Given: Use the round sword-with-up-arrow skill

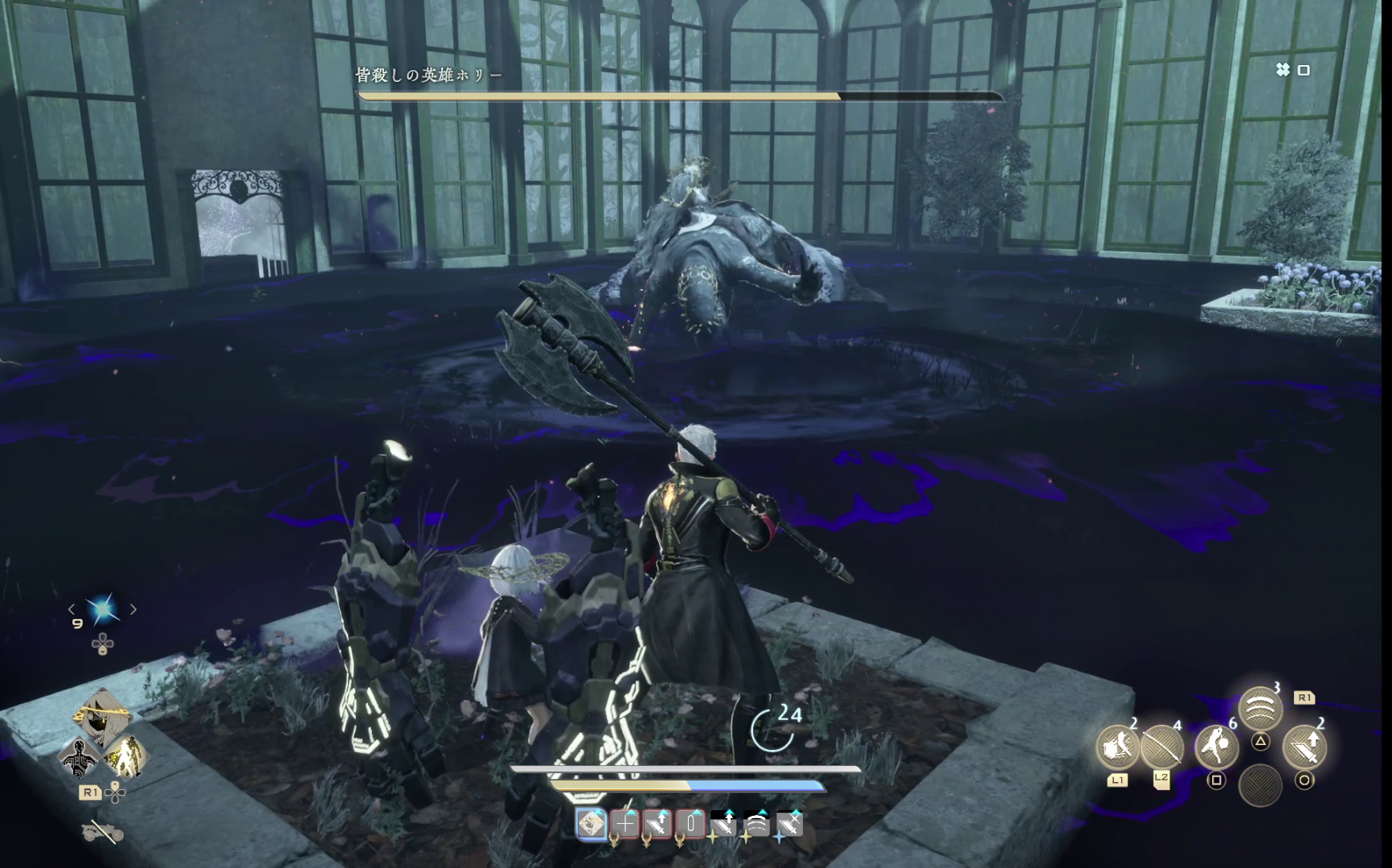Looking at the screenshot, I should [x=1304, y=747].
